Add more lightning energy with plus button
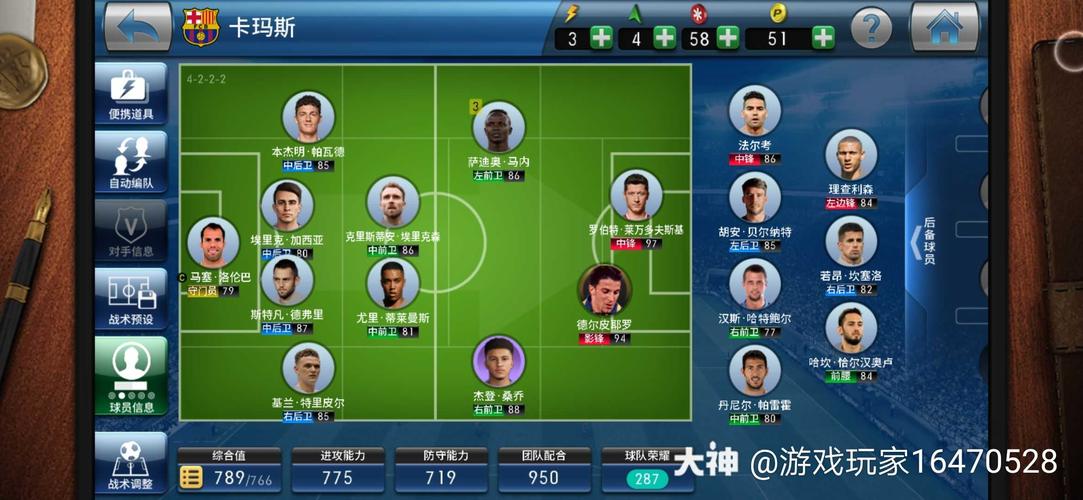 (601, 38)
